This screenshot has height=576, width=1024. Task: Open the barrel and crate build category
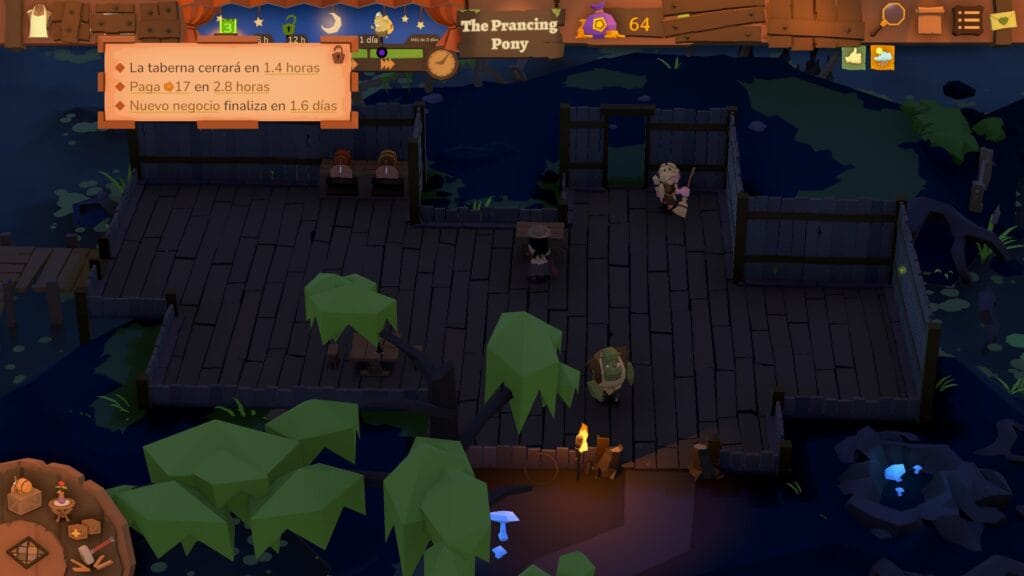coord(24,495)
